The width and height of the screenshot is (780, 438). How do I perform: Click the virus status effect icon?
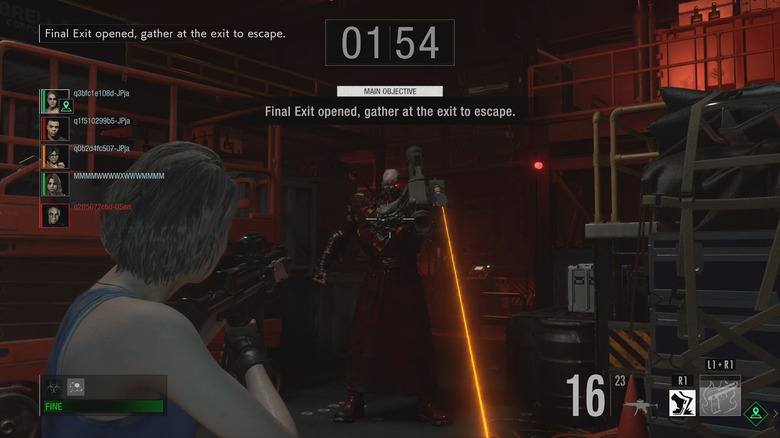coord(74,386)
